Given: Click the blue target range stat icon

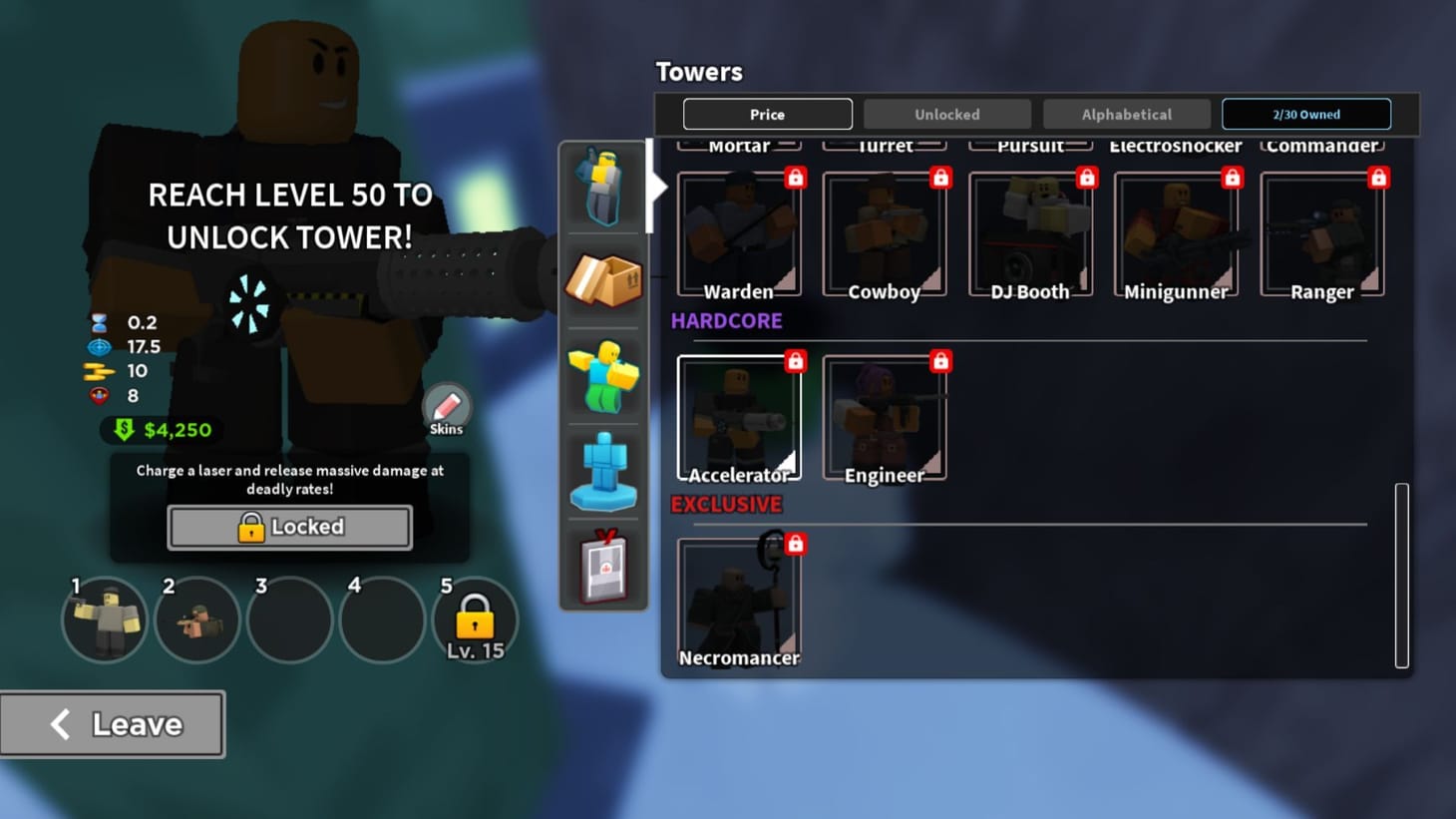Looking at the screenshot, I should tap(97, 346).
